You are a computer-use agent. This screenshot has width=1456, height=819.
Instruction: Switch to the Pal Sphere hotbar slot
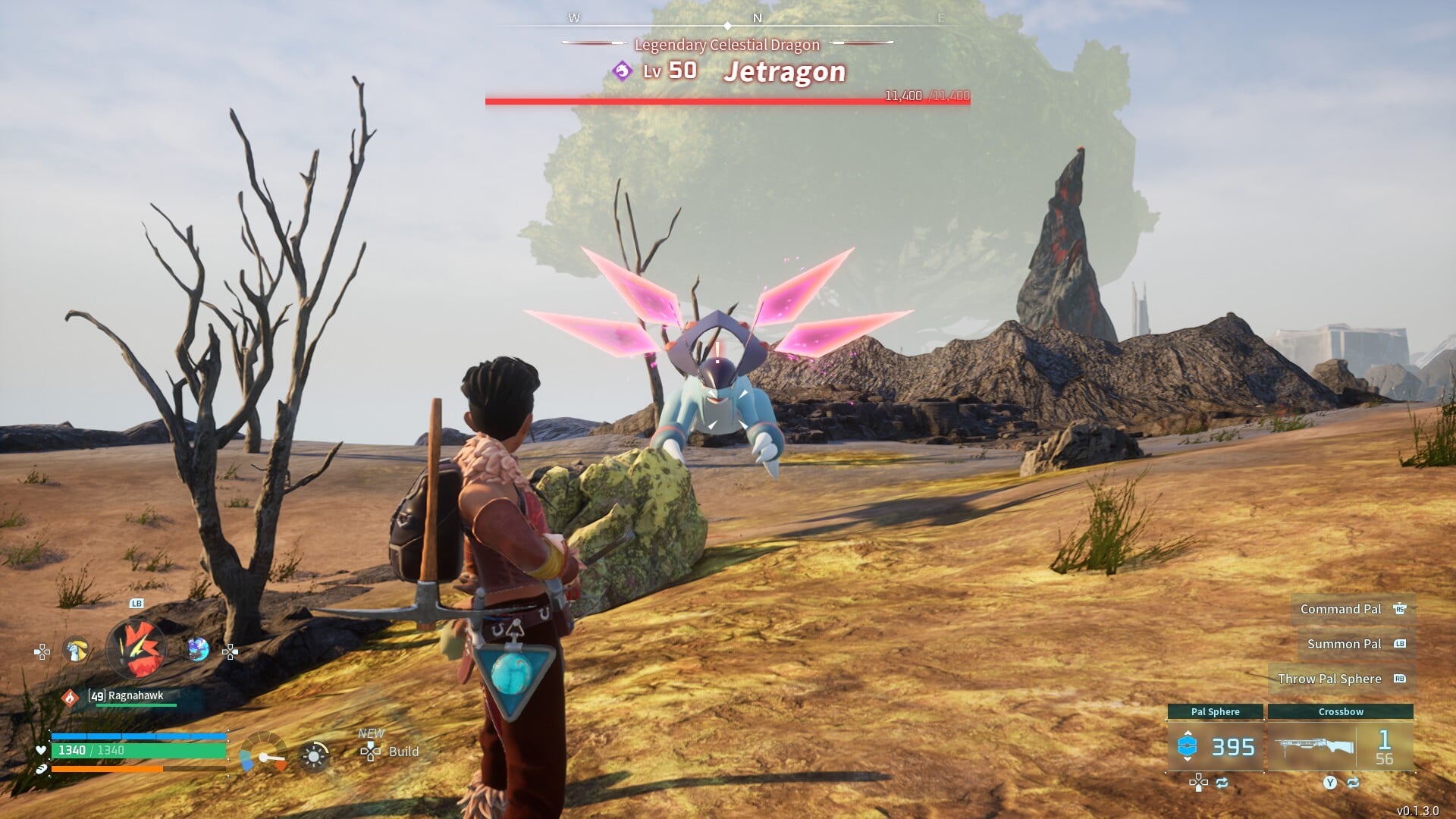1216,711
